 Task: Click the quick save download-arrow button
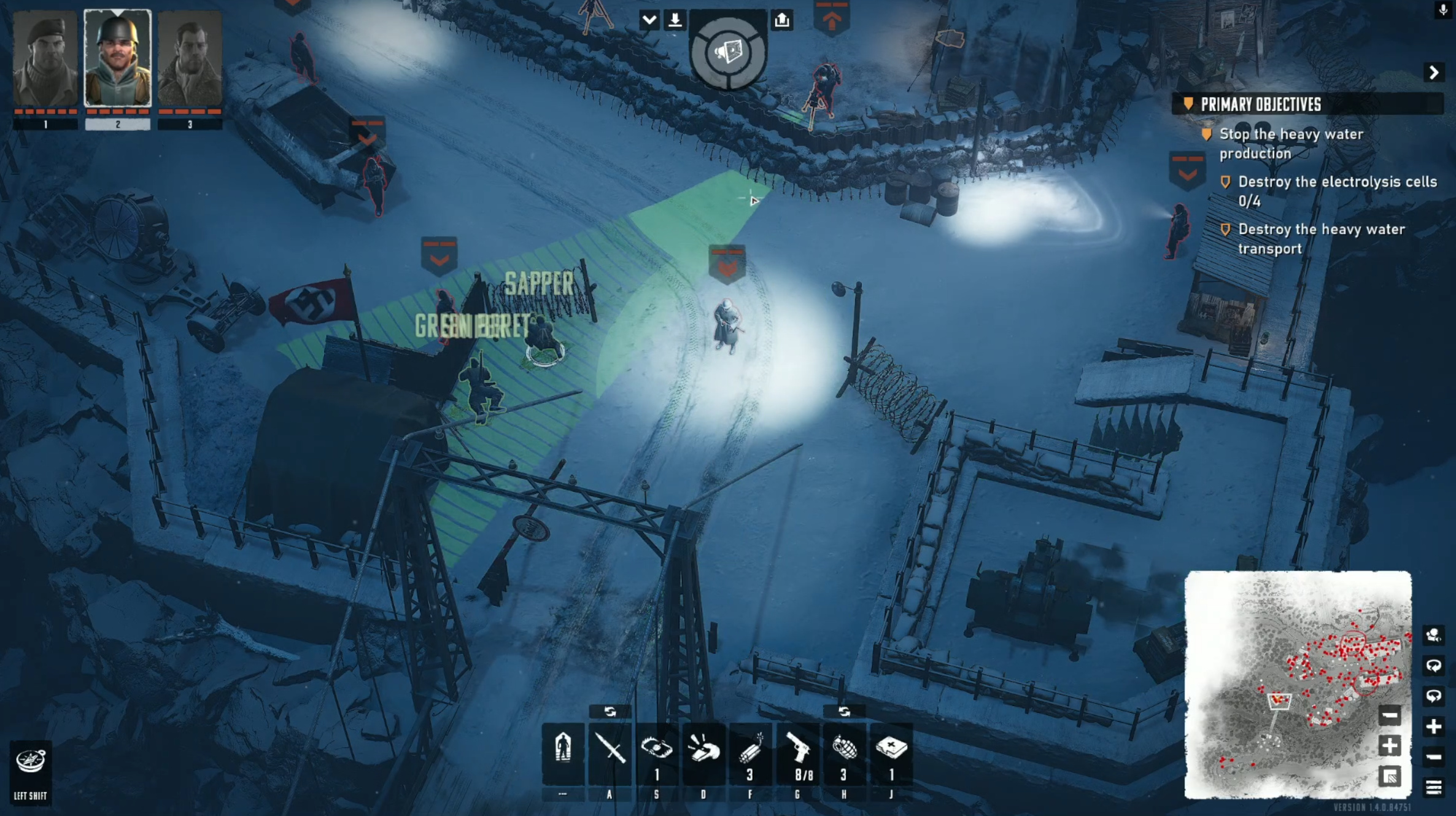pos(675,20)
